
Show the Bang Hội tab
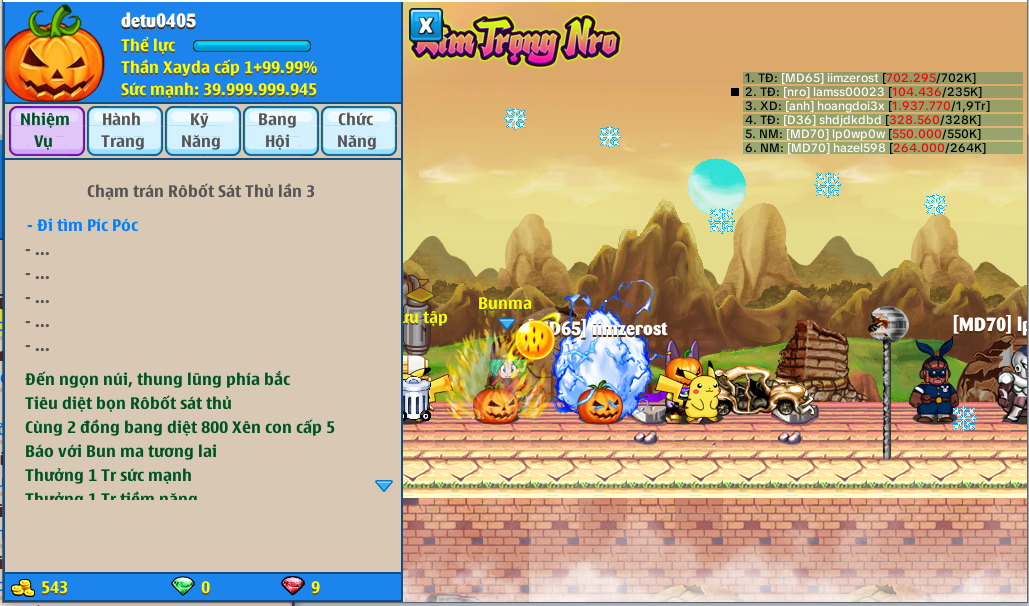point(278,131)
